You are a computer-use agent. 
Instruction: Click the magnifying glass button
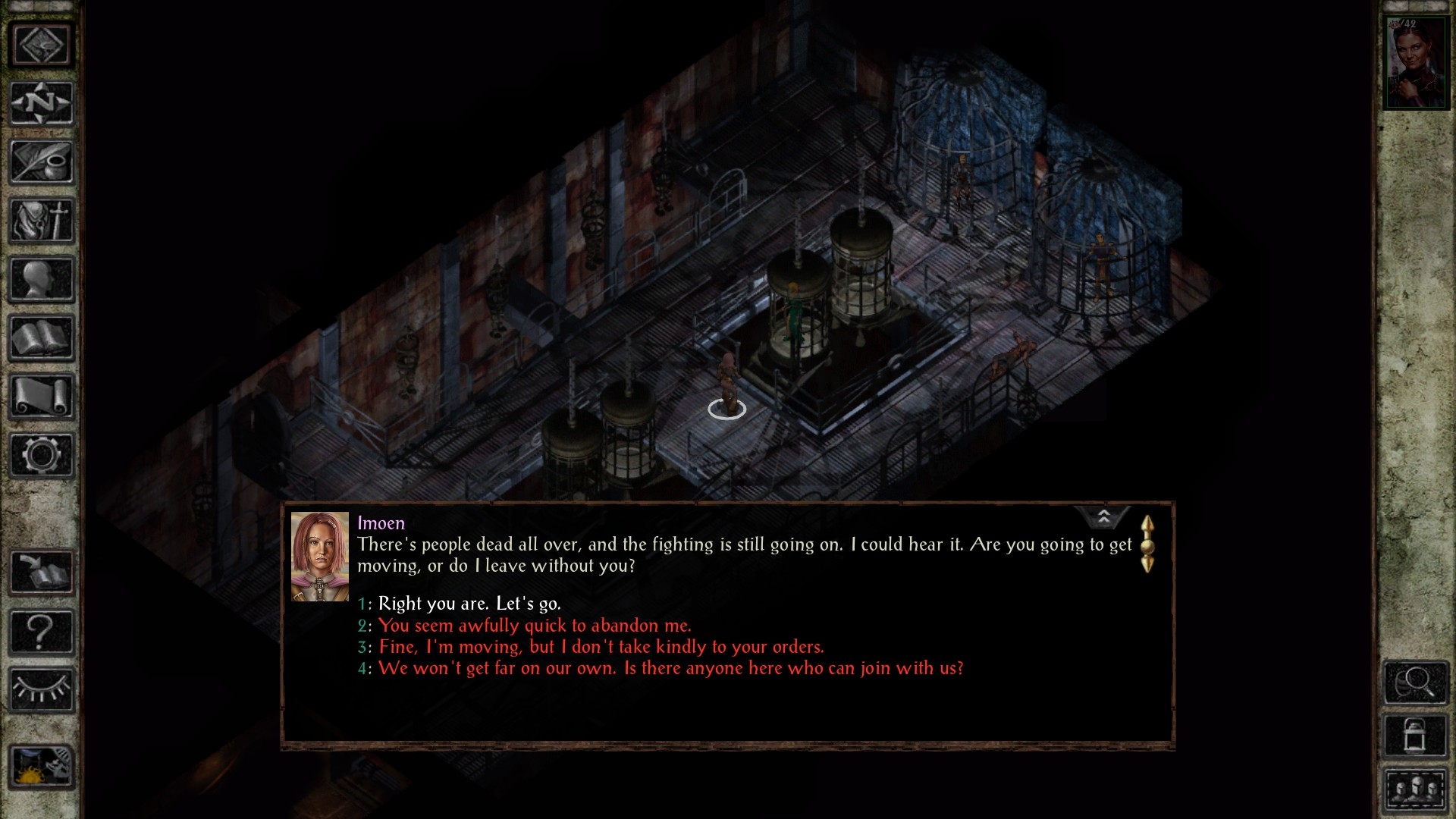1415,682
